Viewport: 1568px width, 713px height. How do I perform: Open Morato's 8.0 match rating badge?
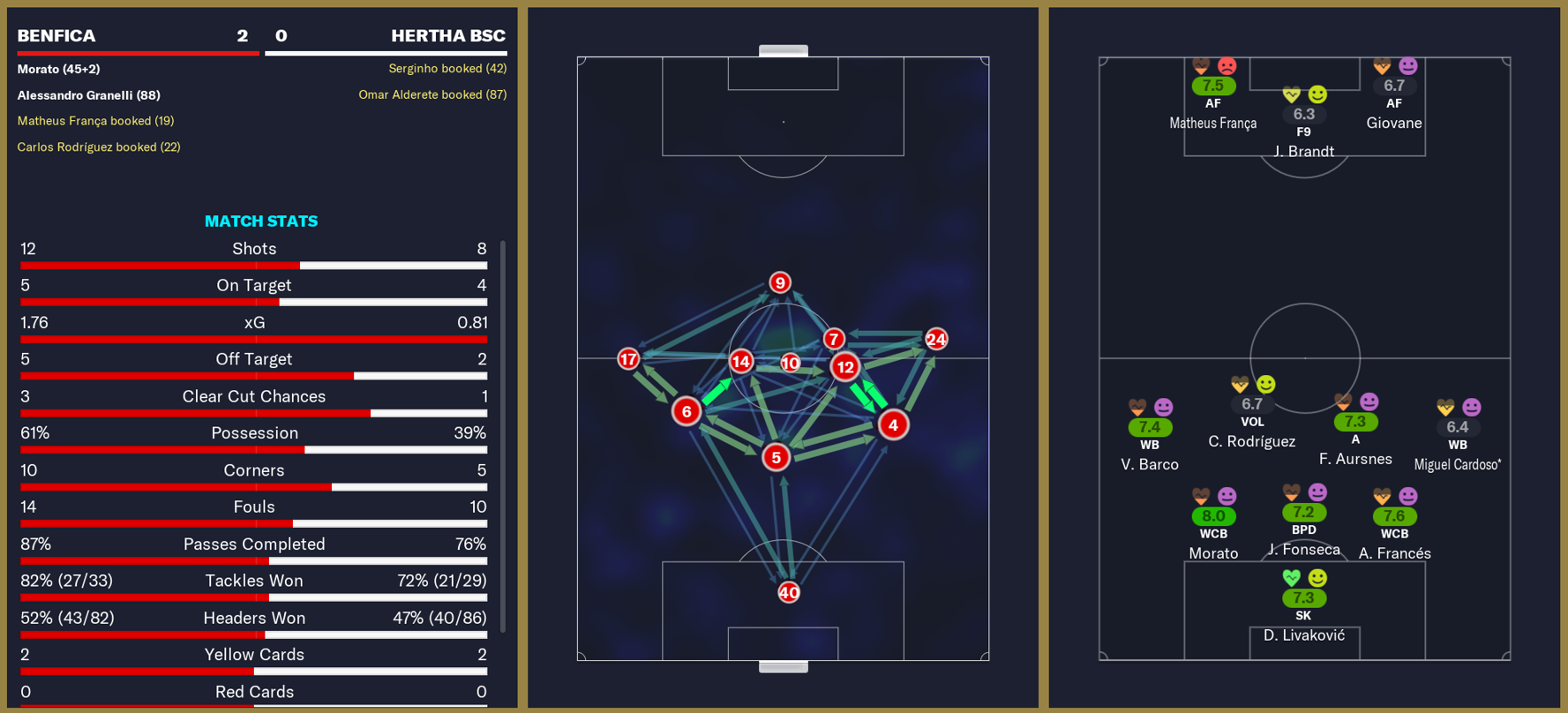(x=1213, y=512)
